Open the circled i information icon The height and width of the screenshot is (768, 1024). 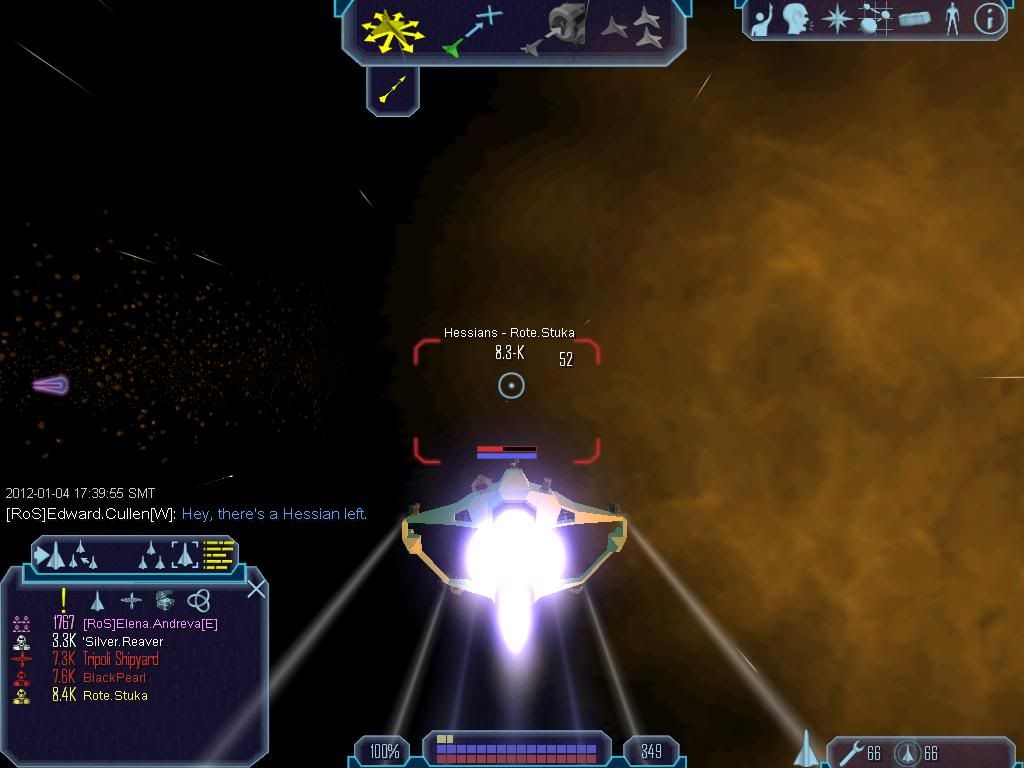[x=988, y=18]
